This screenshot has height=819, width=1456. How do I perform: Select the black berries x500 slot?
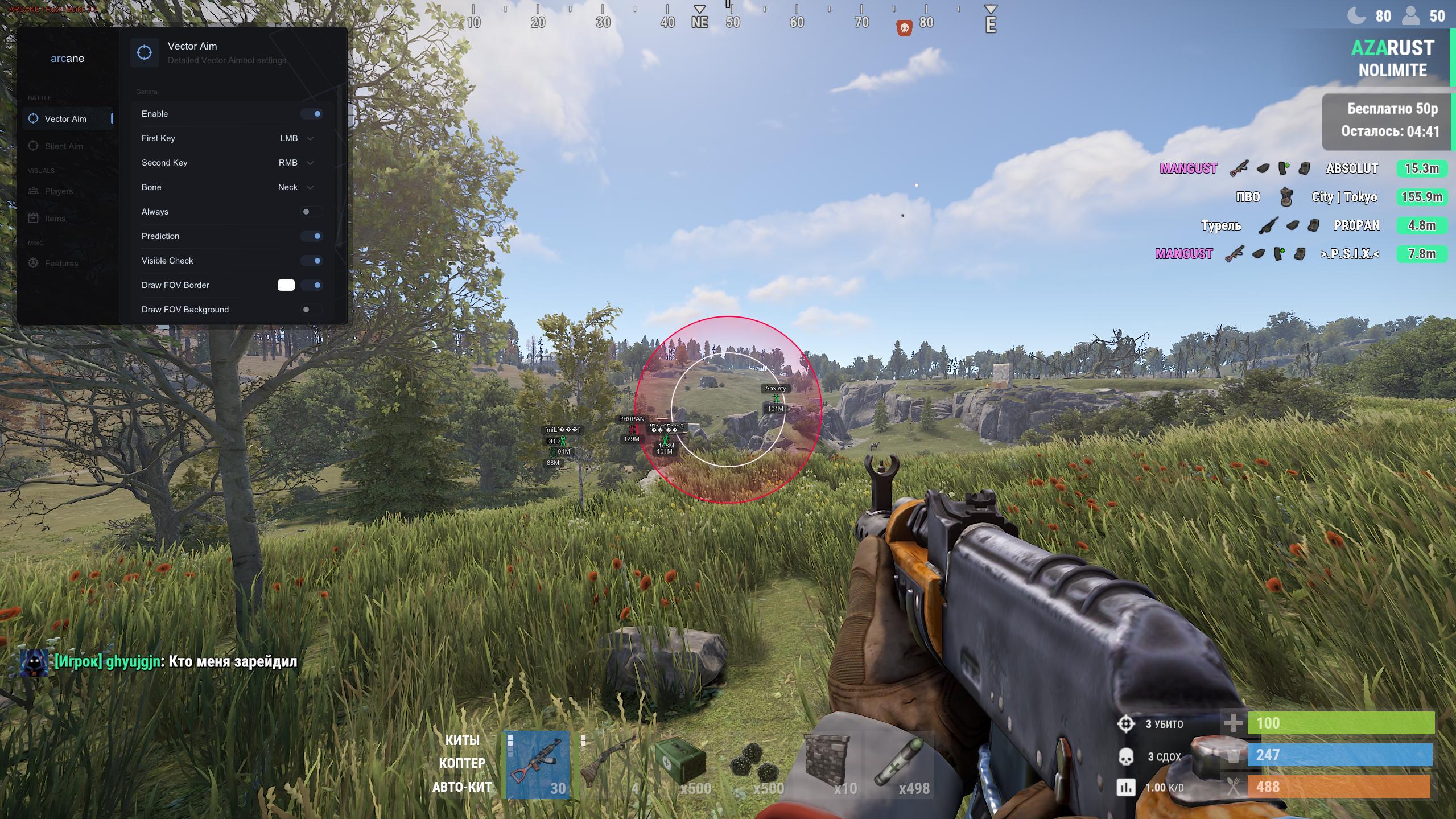click(x=755, y=766)
